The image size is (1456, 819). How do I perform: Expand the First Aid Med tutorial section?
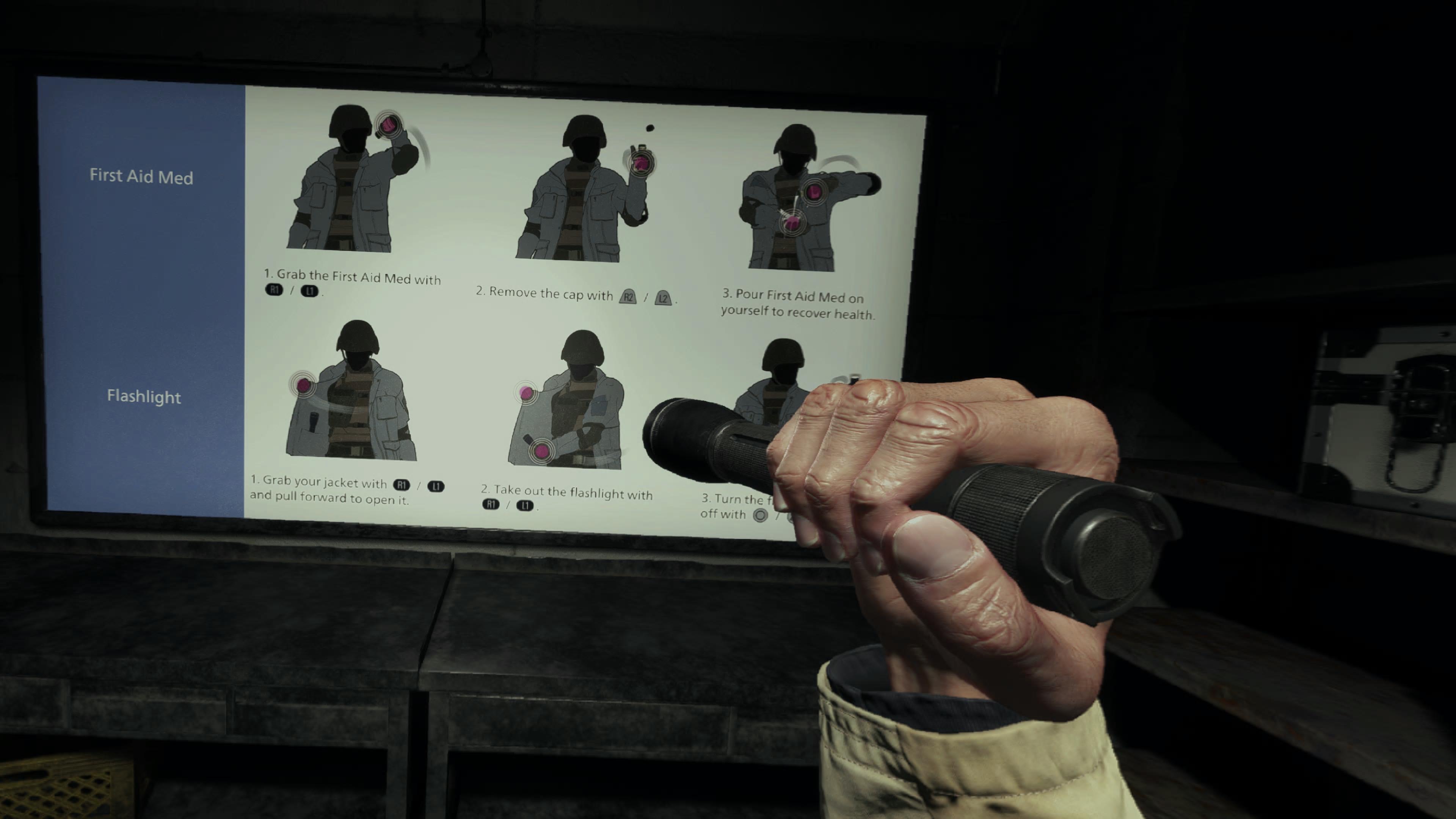click(x=141, y=177)
